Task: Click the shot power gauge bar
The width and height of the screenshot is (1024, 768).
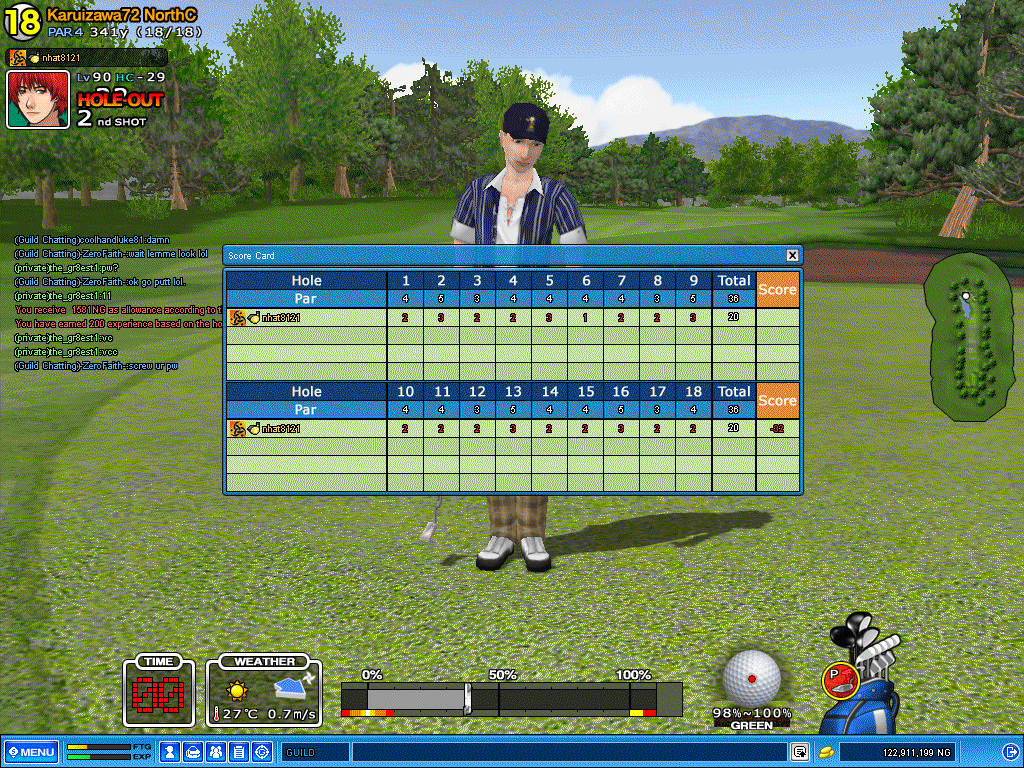Action: (510, 698)
